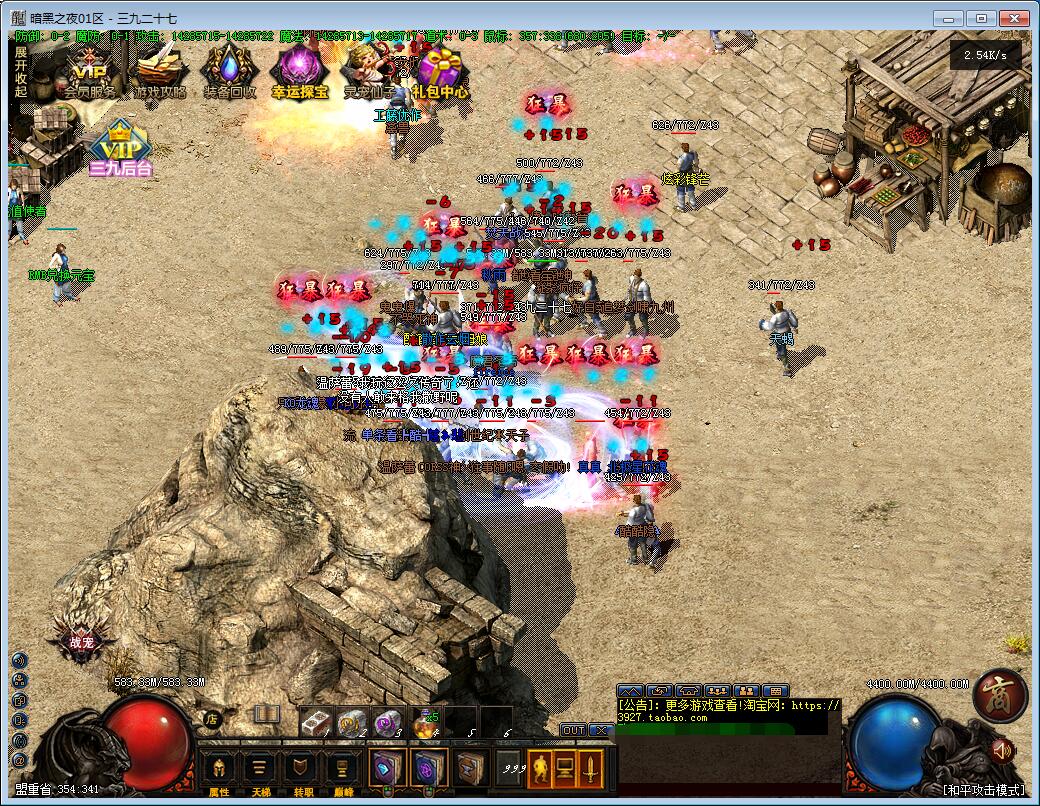
Task: Open the 战宠 battle pet icon
Action: [x=82, y=642]
